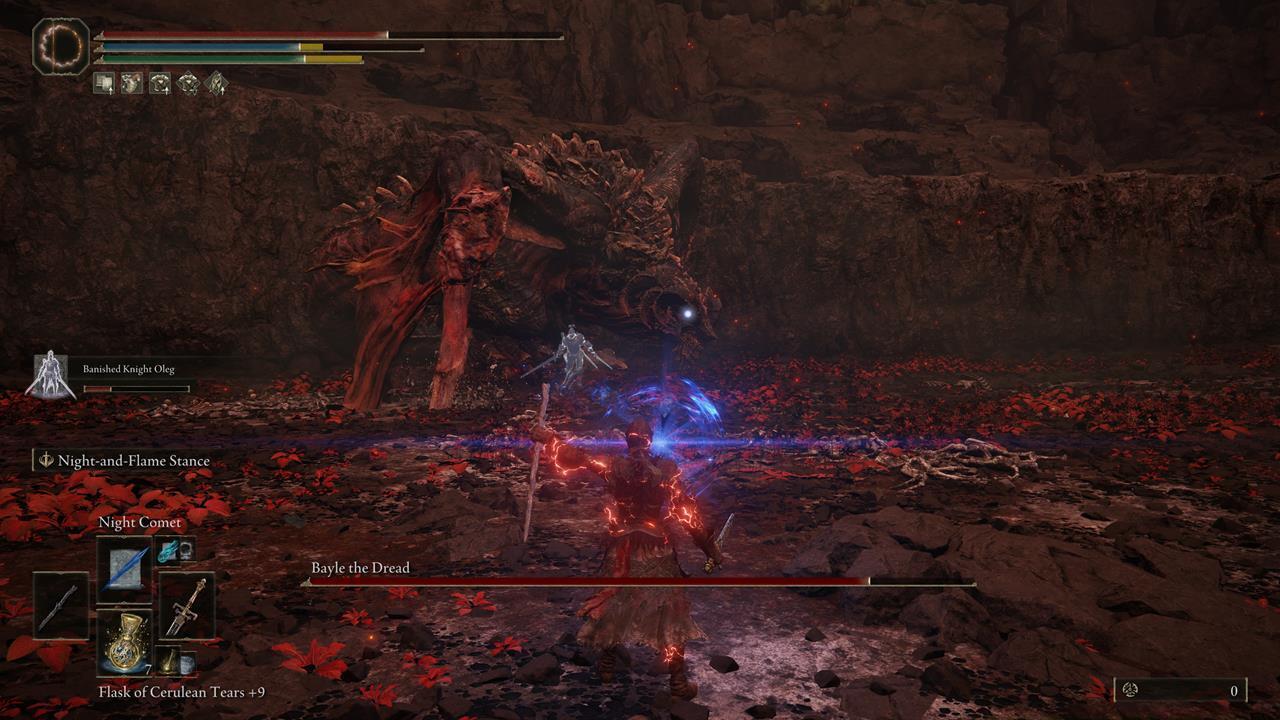Inspect the diamond-framed armor buff icon
This screenshot has height=720, width=1280.
188,83
